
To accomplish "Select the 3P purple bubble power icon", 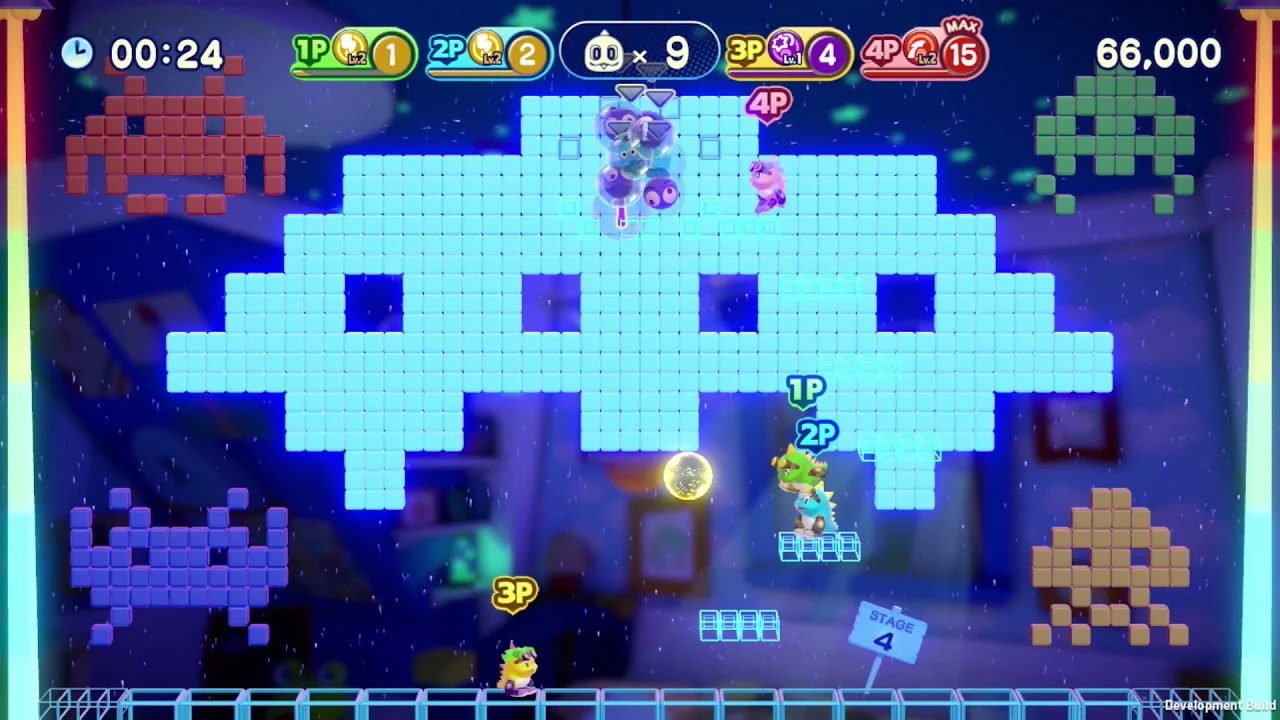I will click(786, 48).
